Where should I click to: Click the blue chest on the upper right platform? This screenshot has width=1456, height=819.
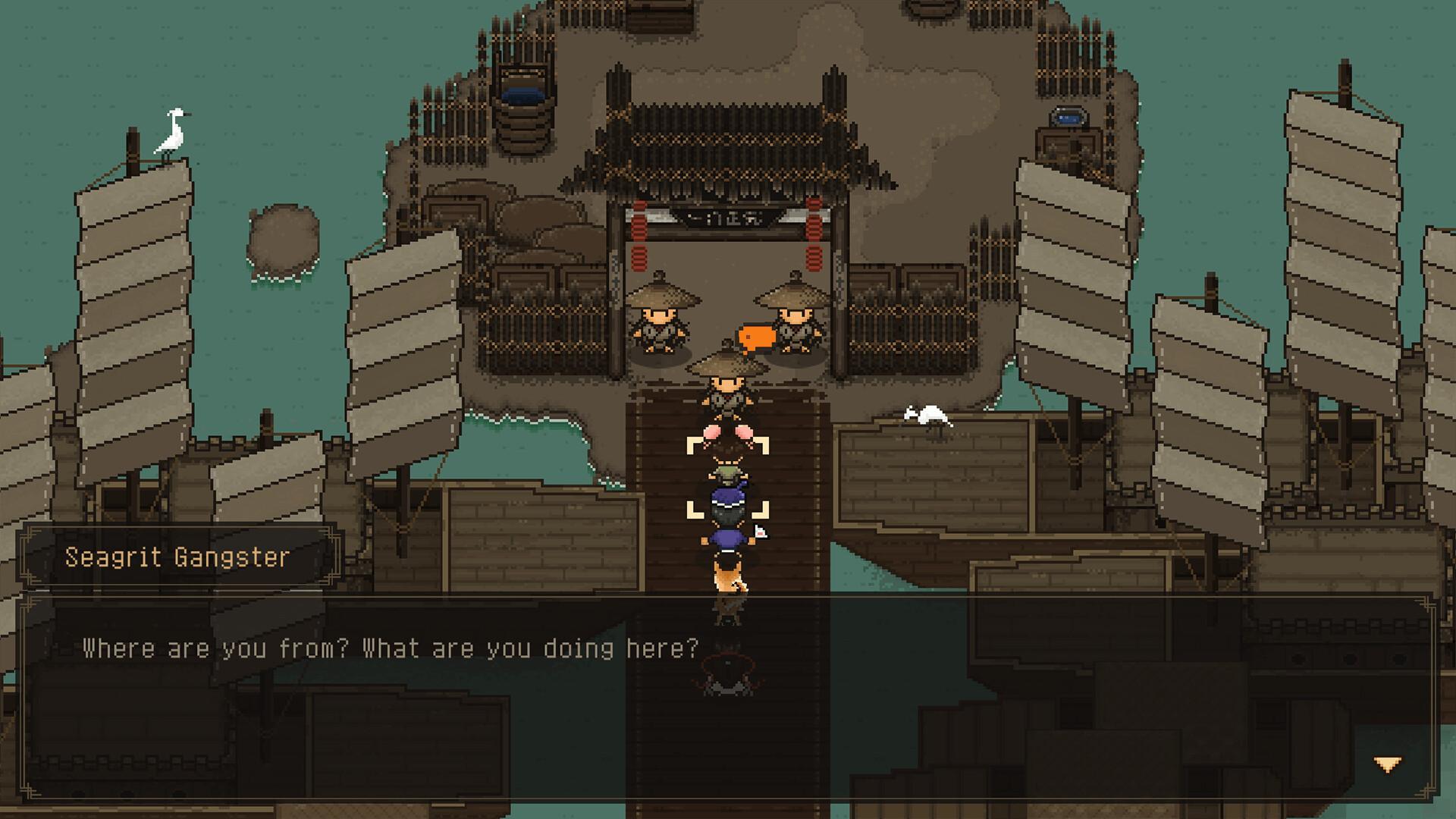1069,115
